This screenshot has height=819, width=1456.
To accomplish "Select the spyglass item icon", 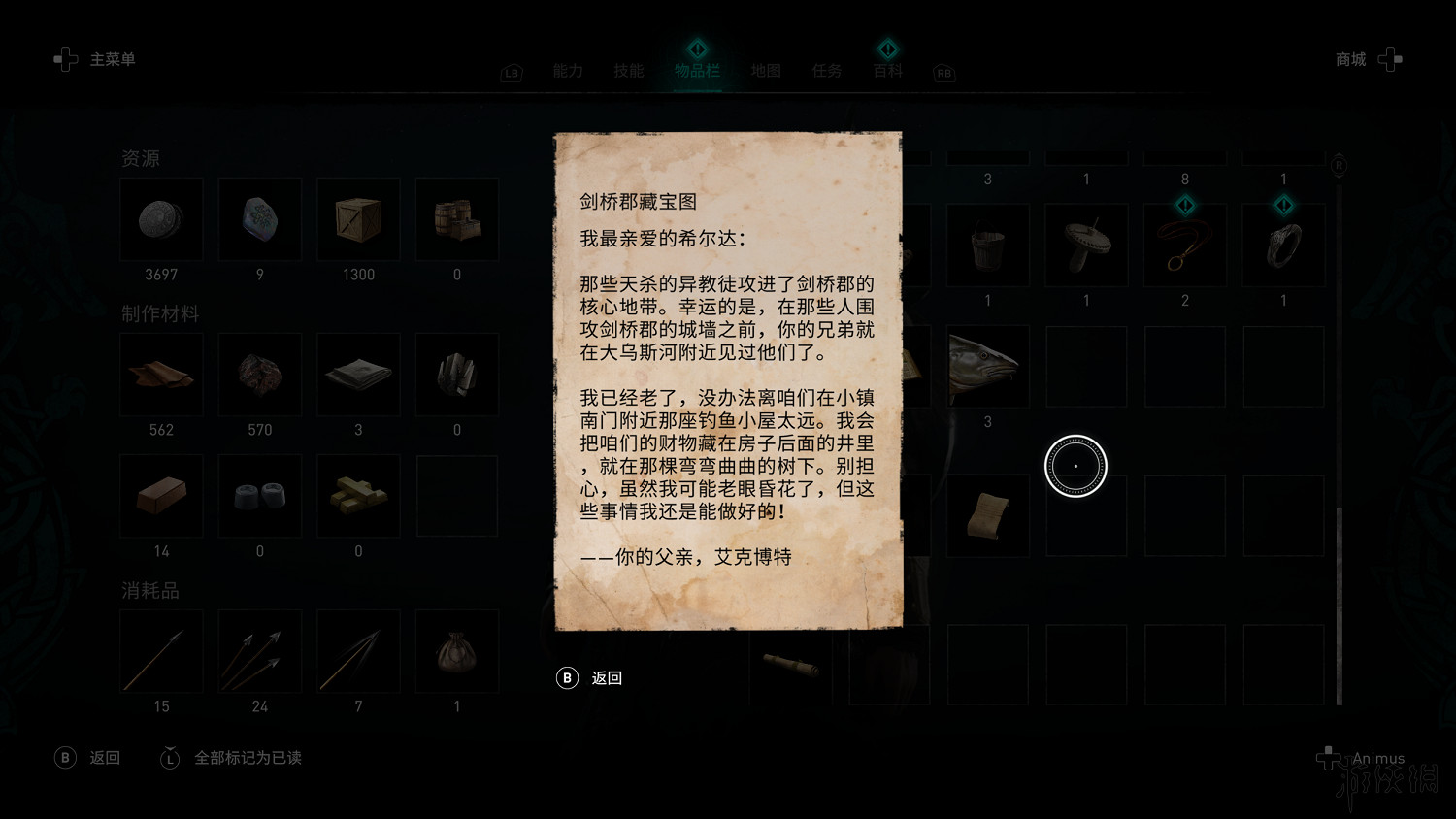I will pos(792,666).
